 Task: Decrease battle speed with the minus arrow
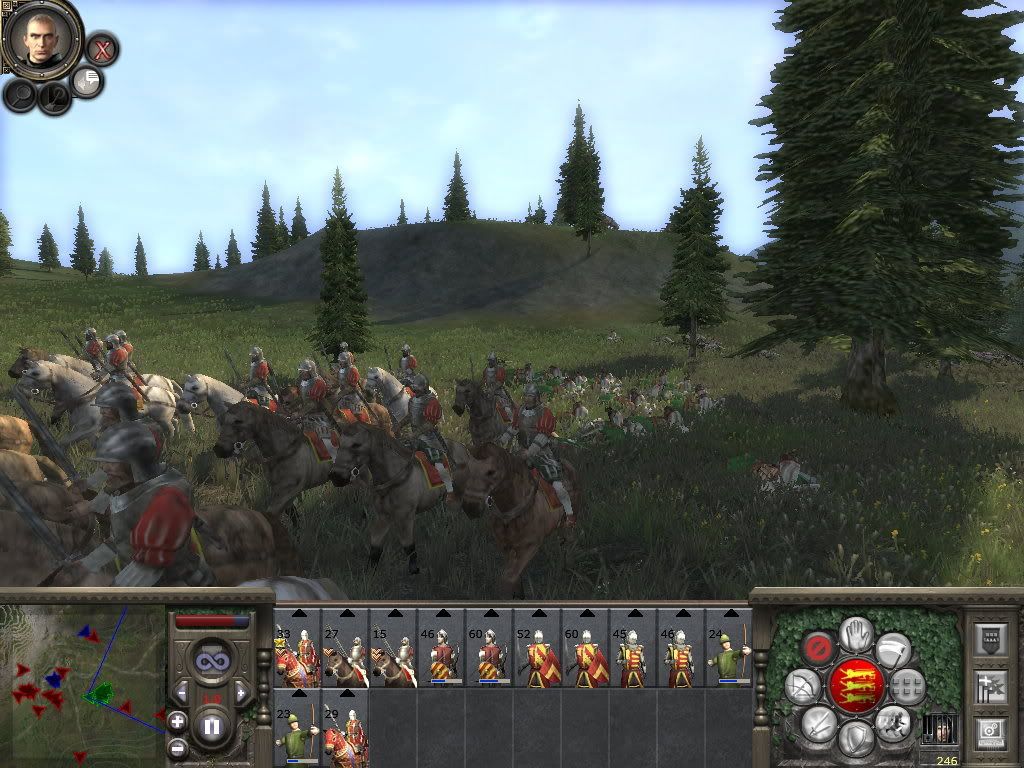tap(181, 692)
